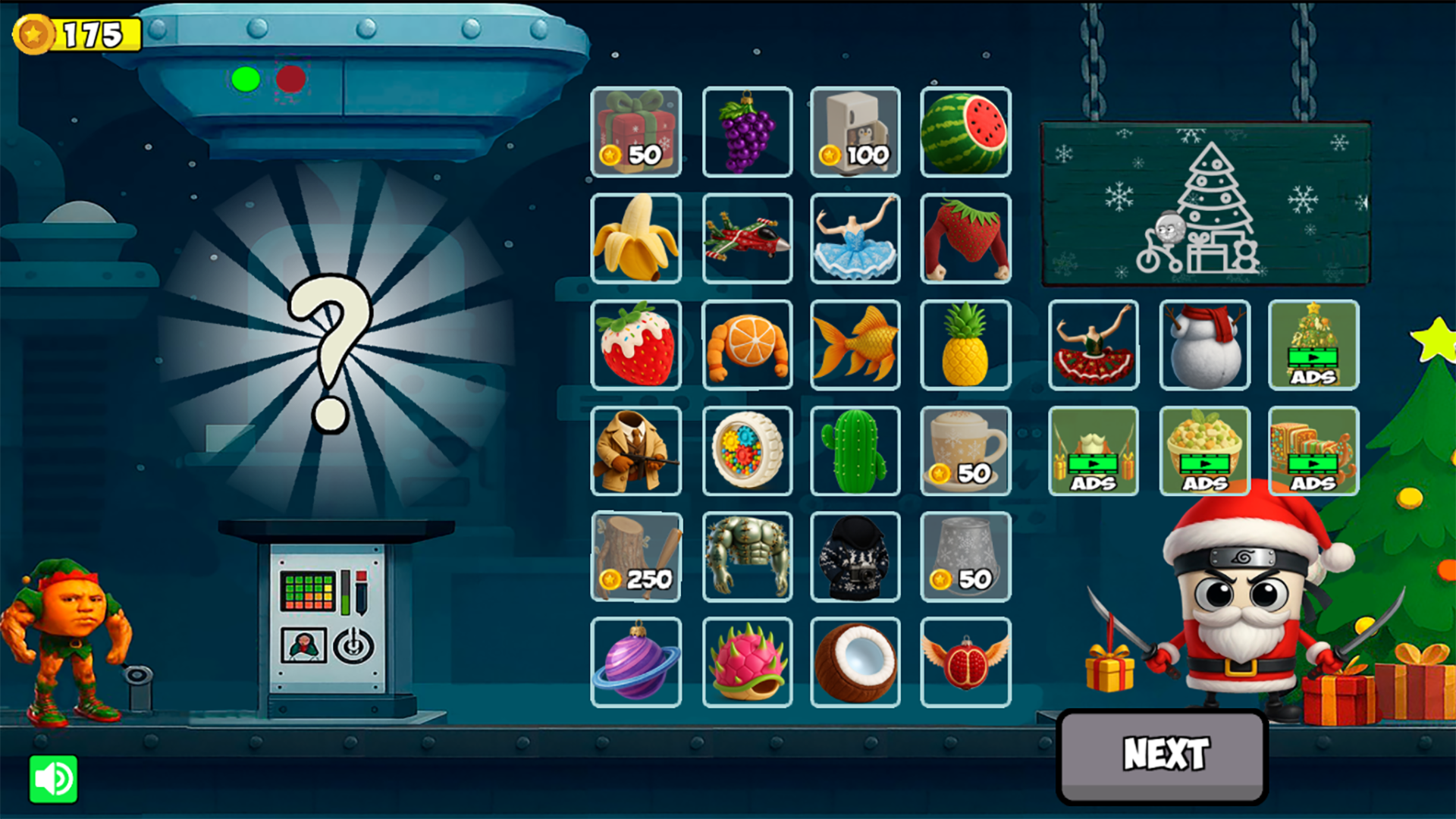This screenshot has height=819, width=1456.
Task: Choose the pineapple item
Action: [x=965, y=346]
